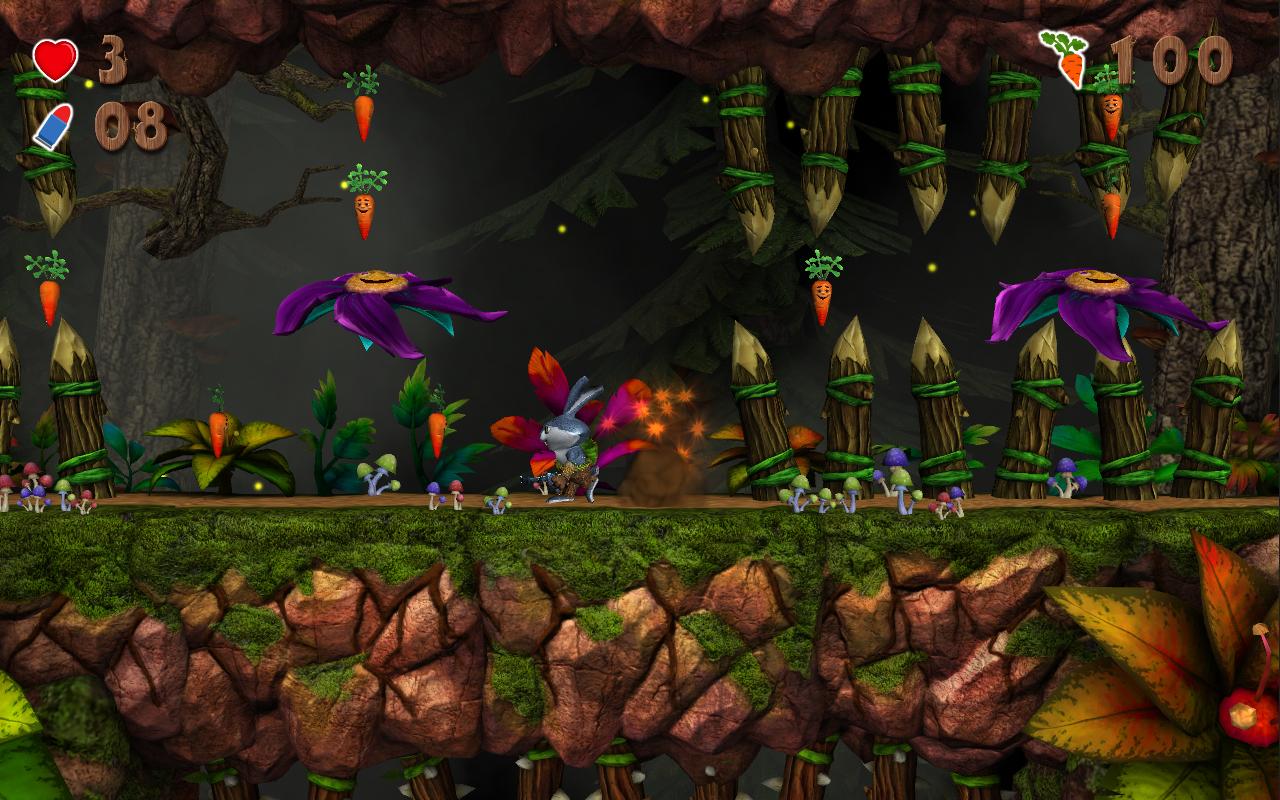The height and width of the screenshot is (800, 1280).
Task: Click the red heart lives icon
Action: (55, 60)
